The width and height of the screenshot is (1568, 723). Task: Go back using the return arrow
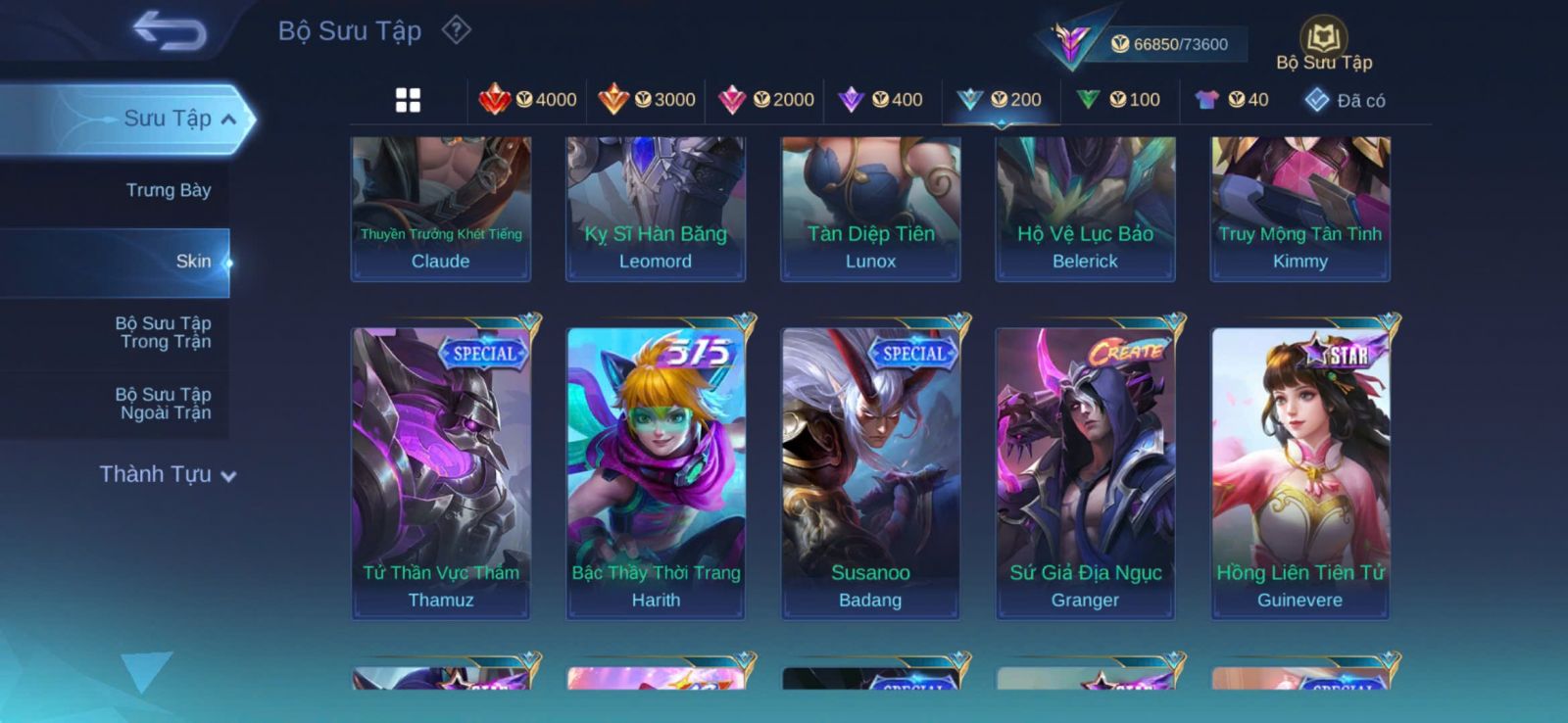point(169,30)
